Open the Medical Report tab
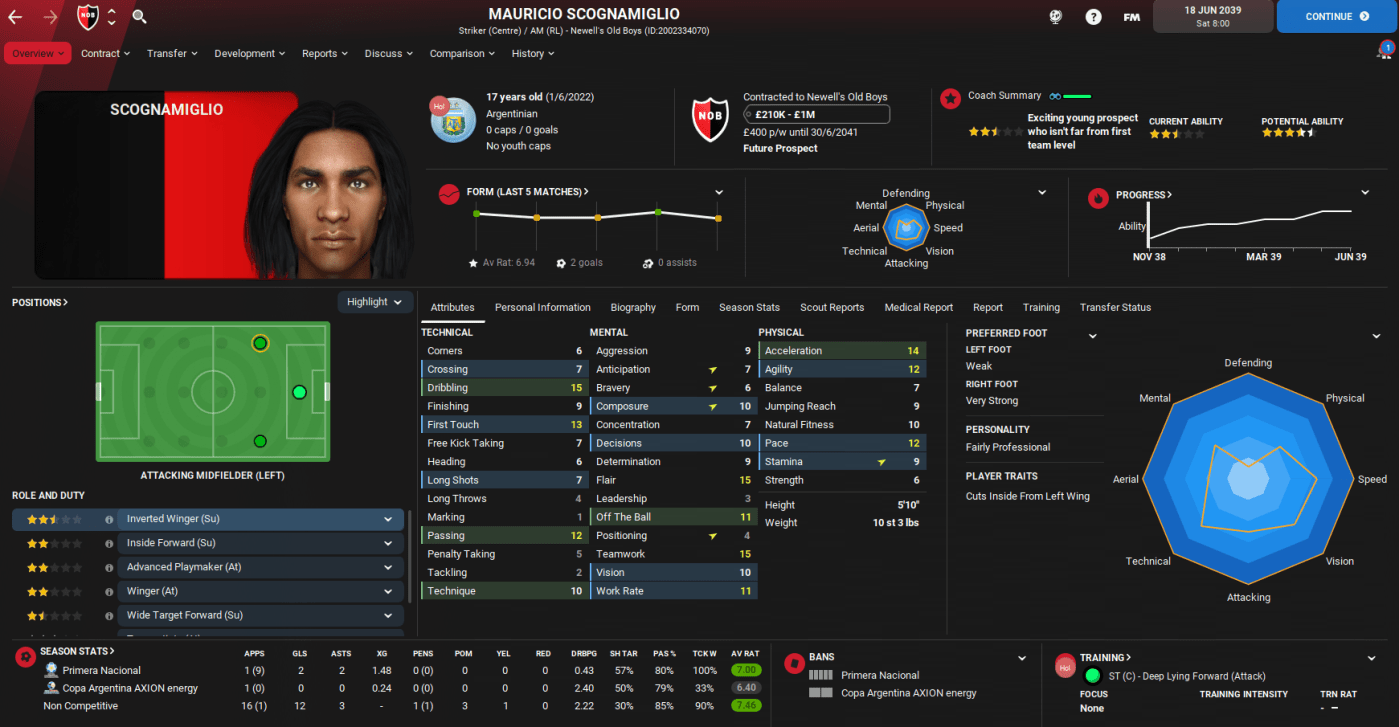The height and width of the screenshot is (727, 1399). point(918,307)
